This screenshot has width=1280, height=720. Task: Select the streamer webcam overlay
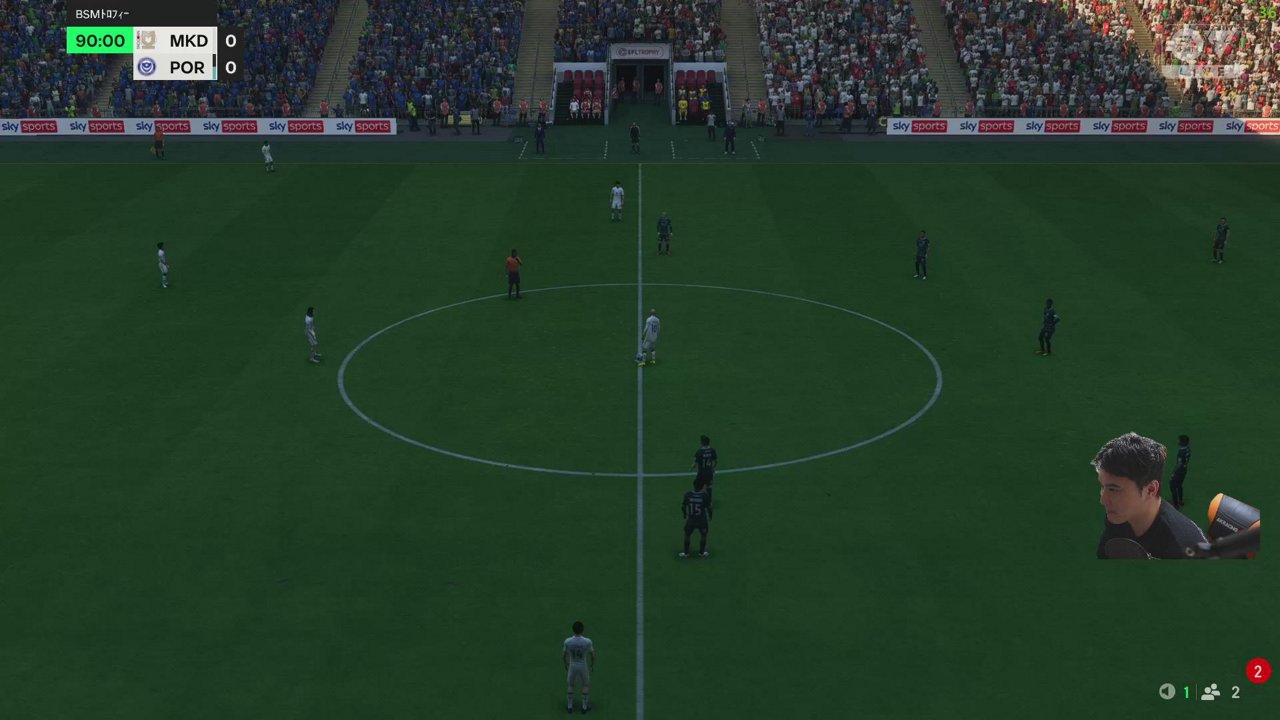pos(1176,497)
